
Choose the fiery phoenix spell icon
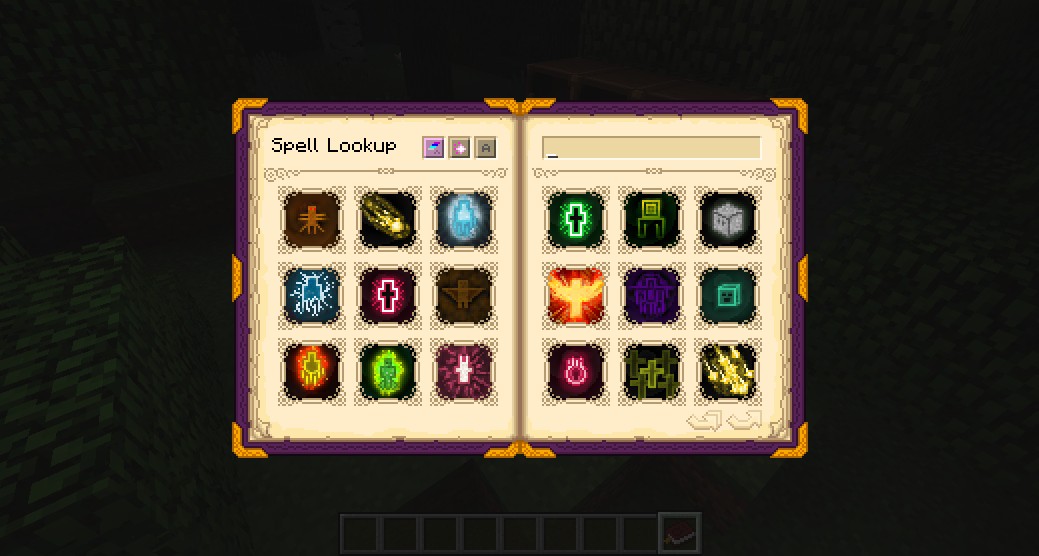(x=575, y=295)
